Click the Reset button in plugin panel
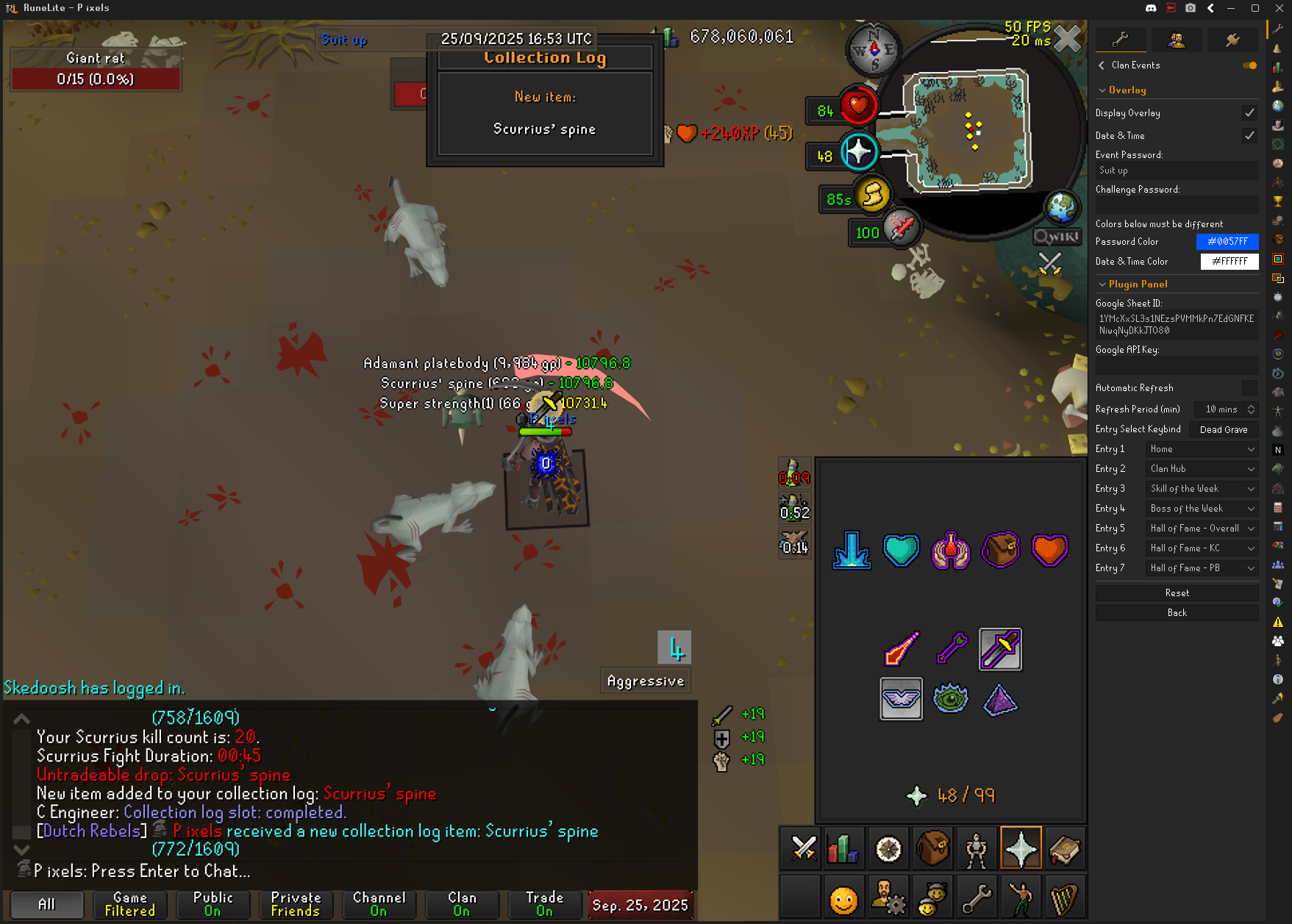 (x=1177, y=593)
